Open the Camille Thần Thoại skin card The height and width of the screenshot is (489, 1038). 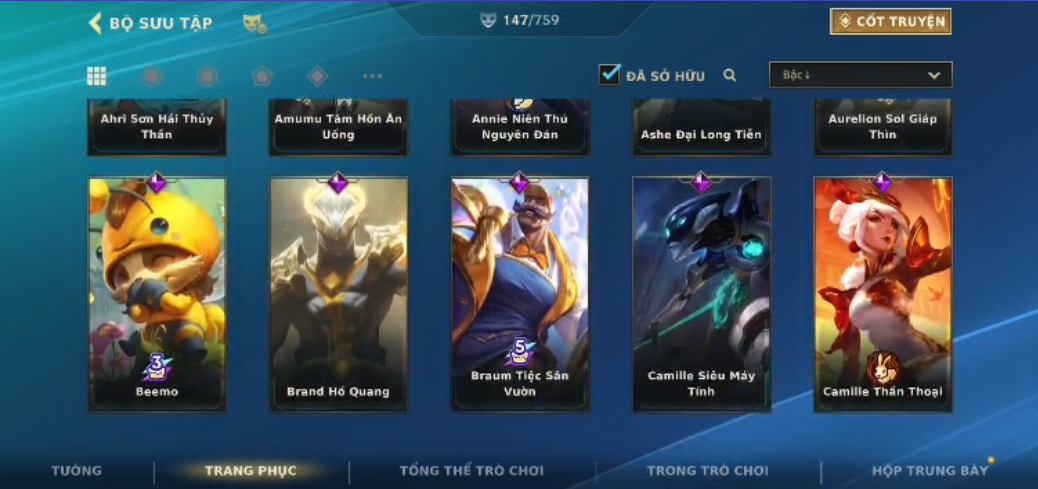tap(882, 294)
